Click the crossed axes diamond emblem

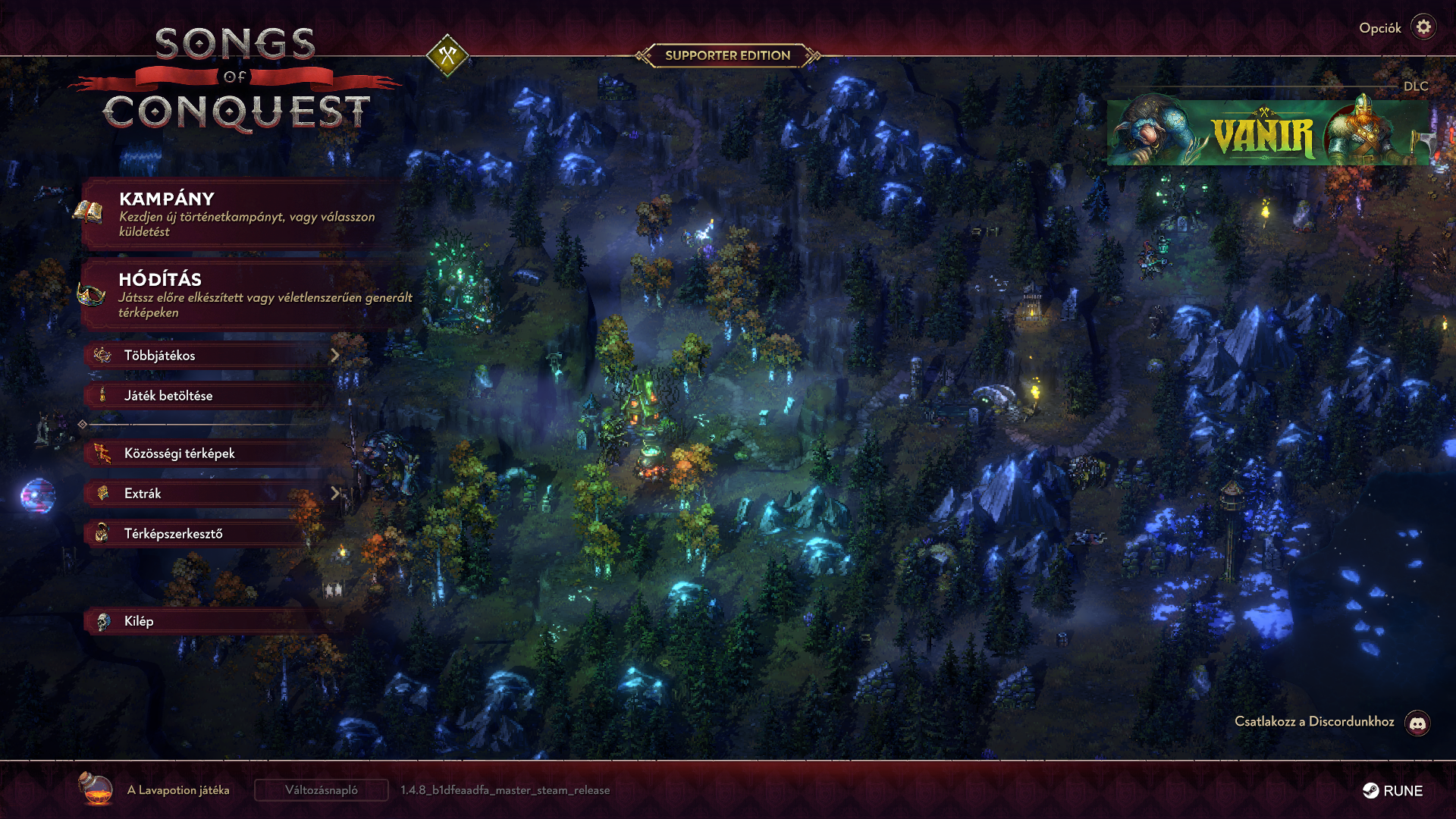[x=447, y=55]
